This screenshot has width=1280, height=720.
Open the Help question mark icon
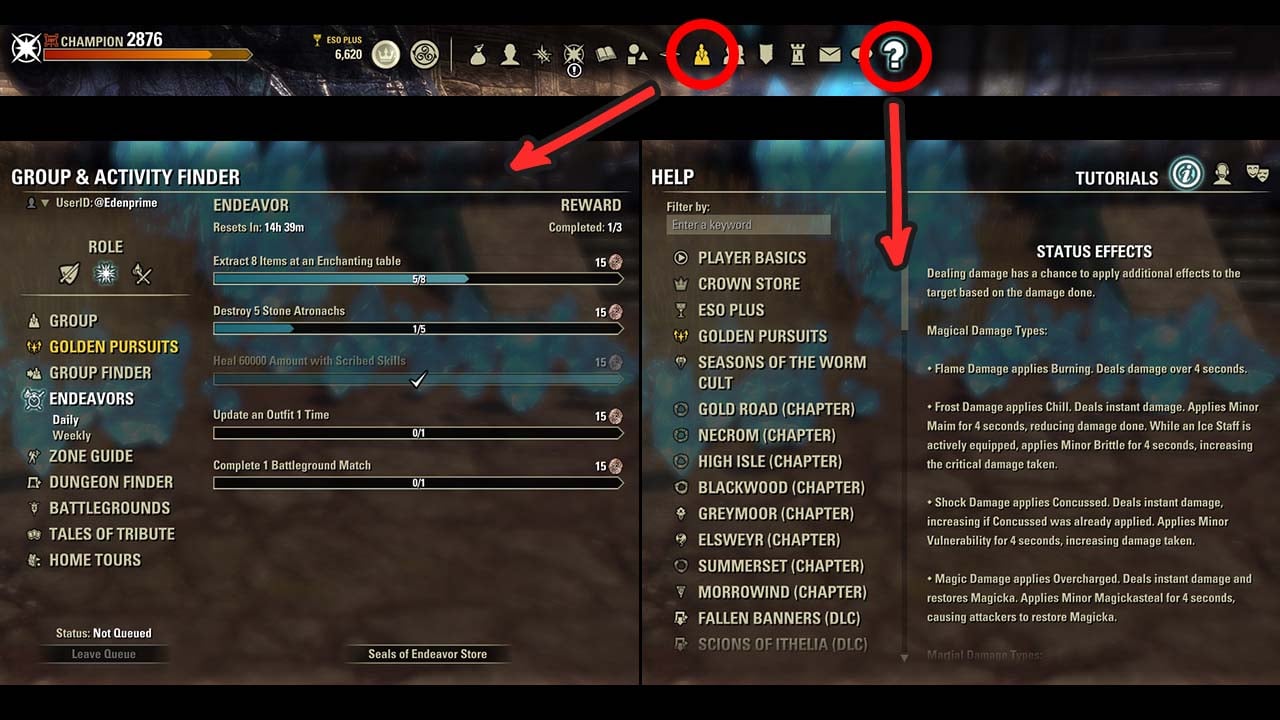(894, 56)
